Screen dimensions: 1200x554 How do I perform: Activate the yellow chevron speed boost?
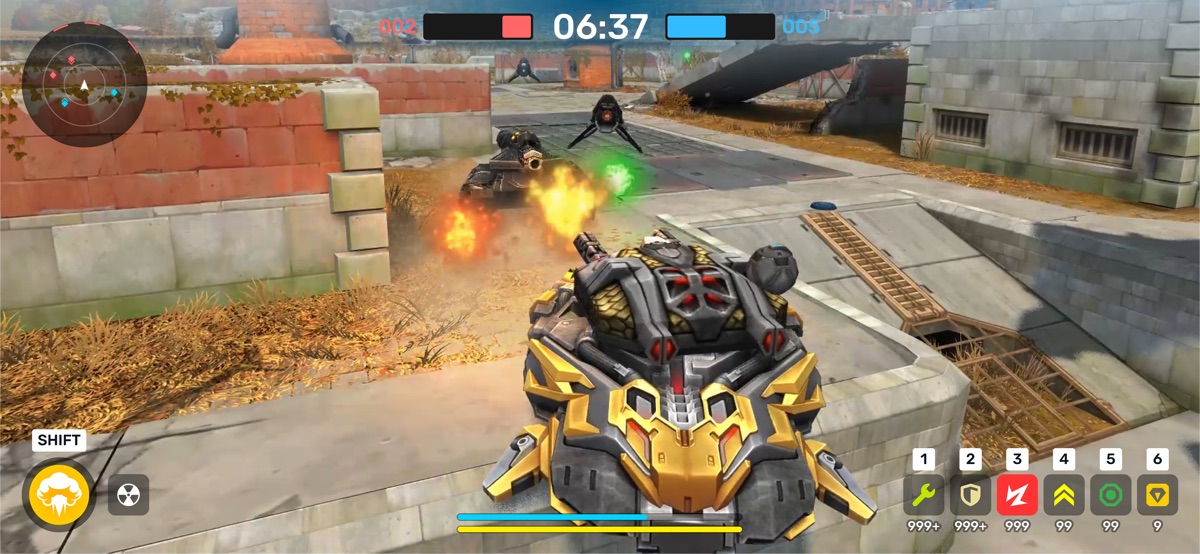[1064, 494]
